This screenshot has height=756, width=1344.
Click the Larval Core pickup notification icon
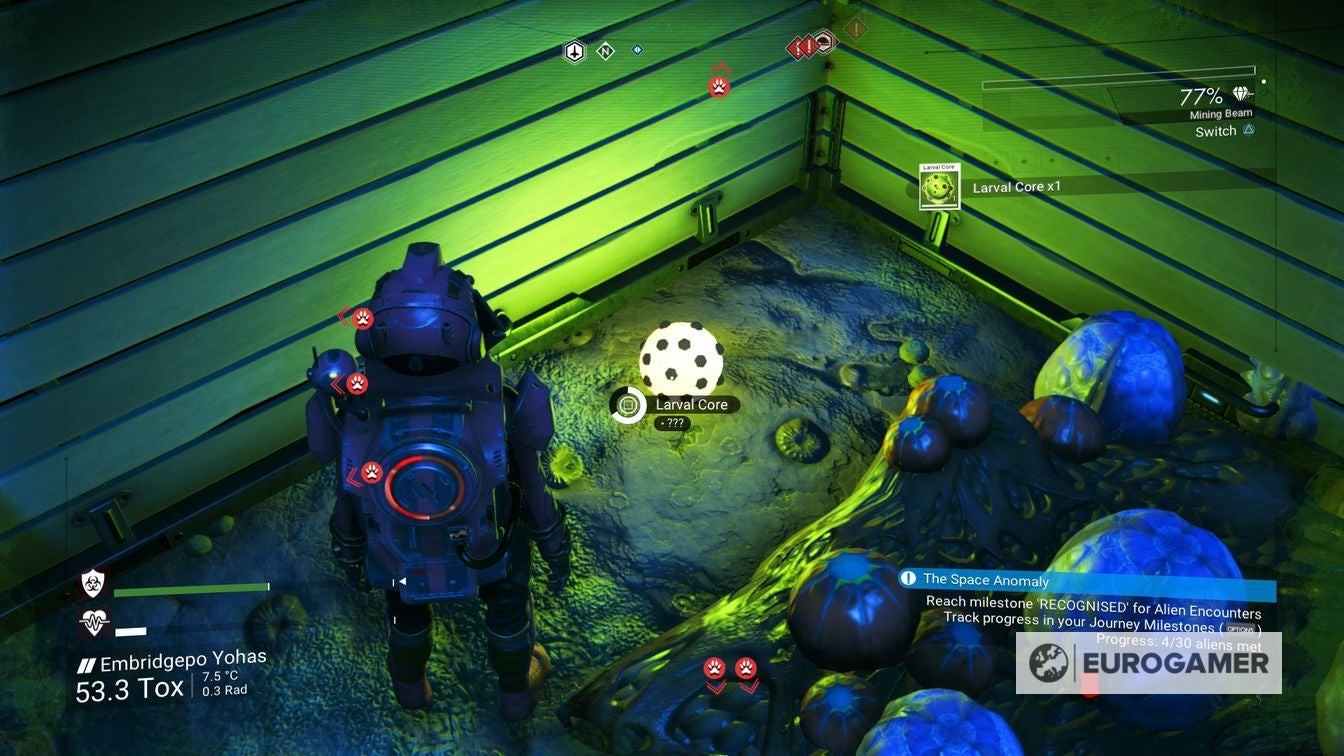tap(939, 188)
